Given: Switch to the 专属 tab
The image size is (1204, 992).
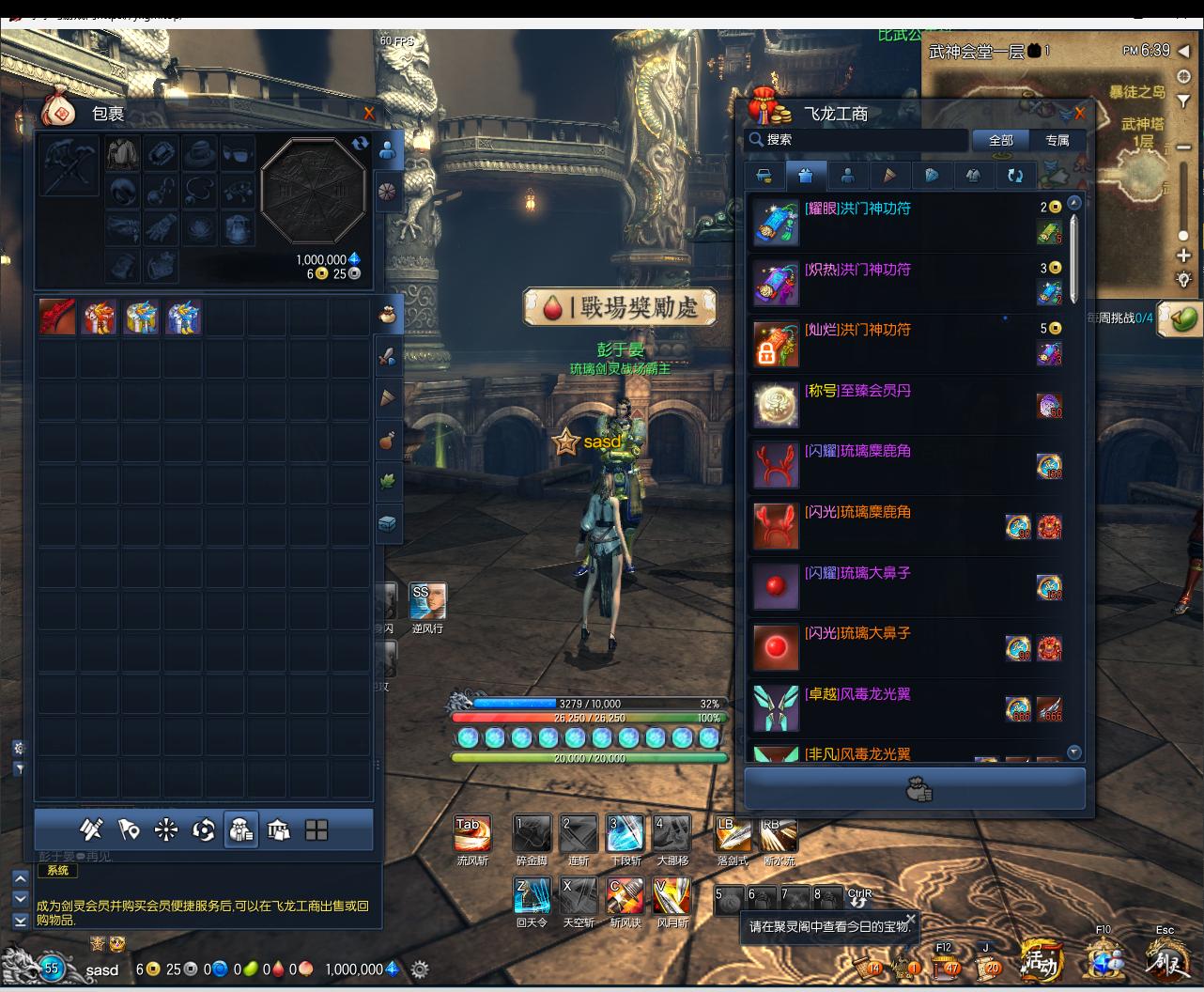Looking at the screenshot, I should [1057, 140].
